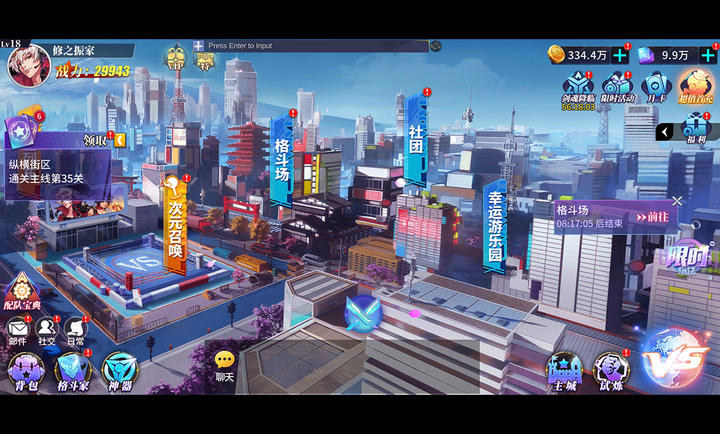
Task: Open the 聊天 chat bubble
Action: (x=225, y=365)
